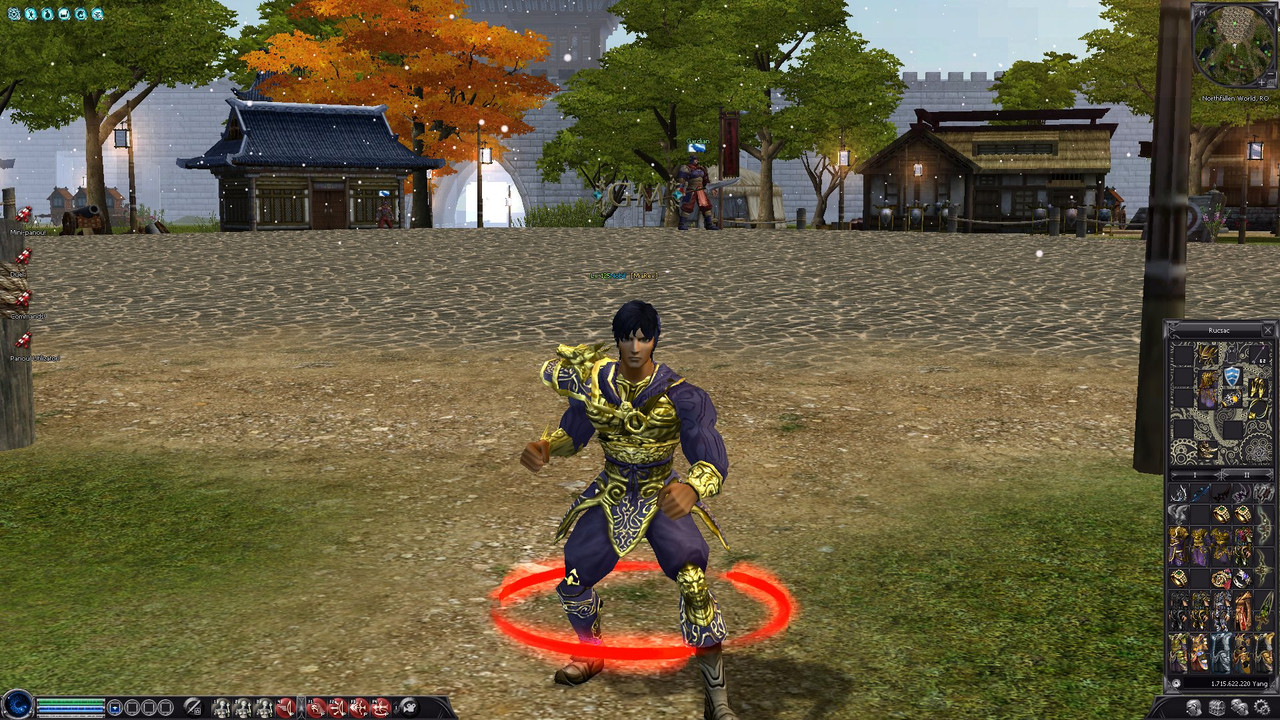This screenshot has width=1280, height=720.
Task: Click the Northfallen World, RO label under the minimap
Action: point(1237,100)
